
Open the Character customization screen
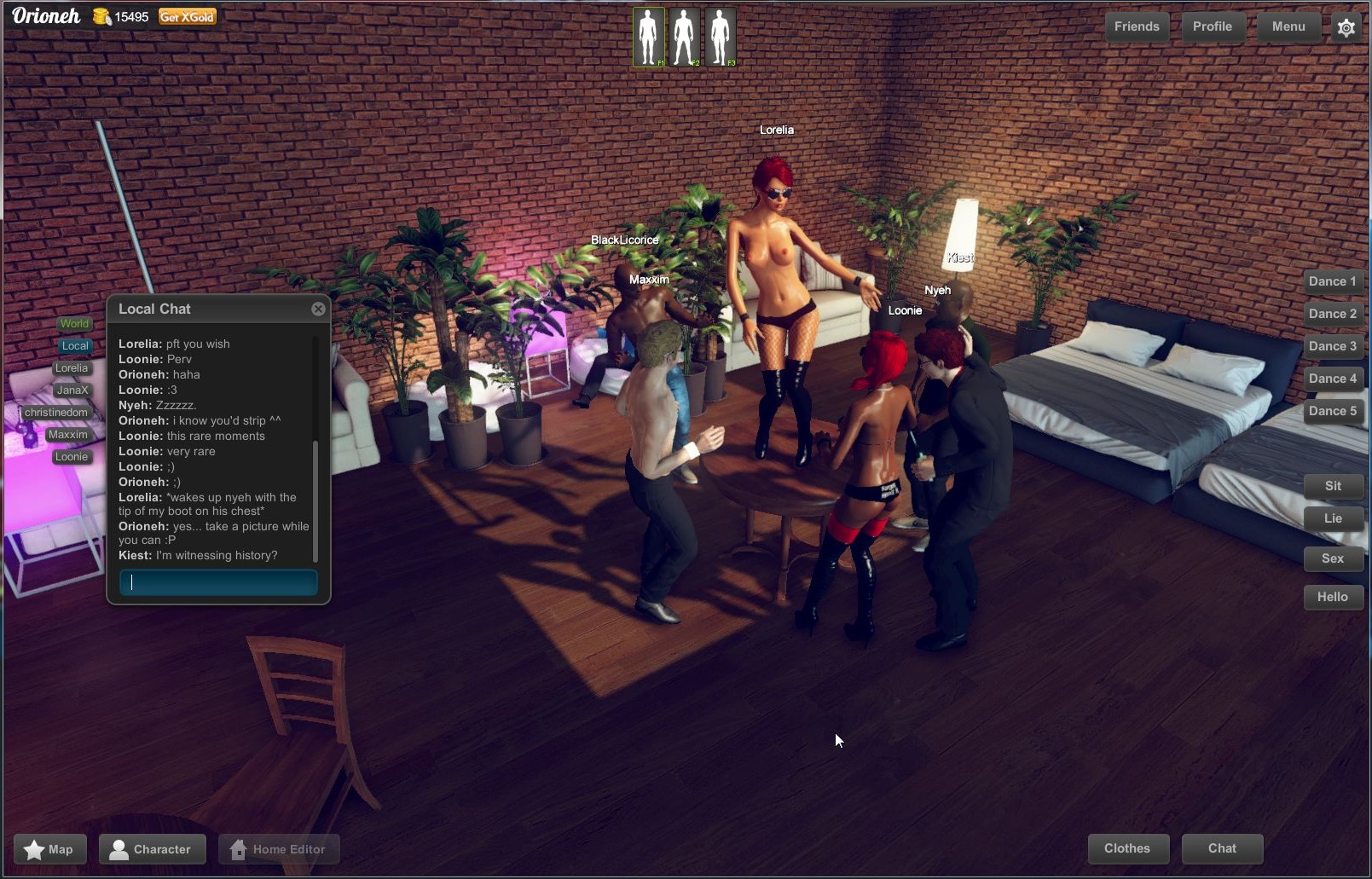pos(152,848)
